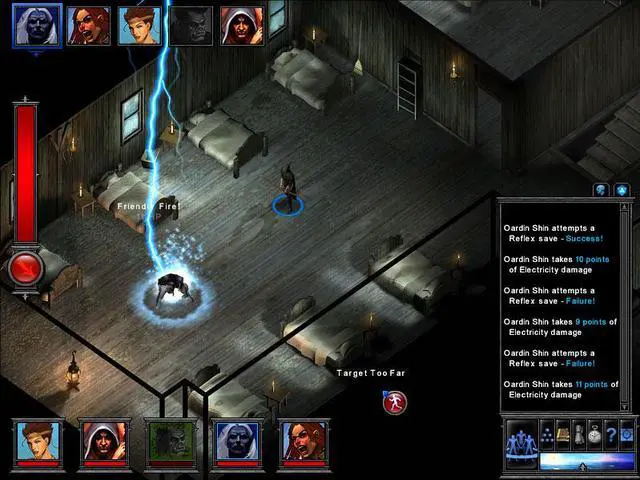Screen dimensions: 640x480
Task: Click the blue hexagon button above the combat log
Action: 620,190
